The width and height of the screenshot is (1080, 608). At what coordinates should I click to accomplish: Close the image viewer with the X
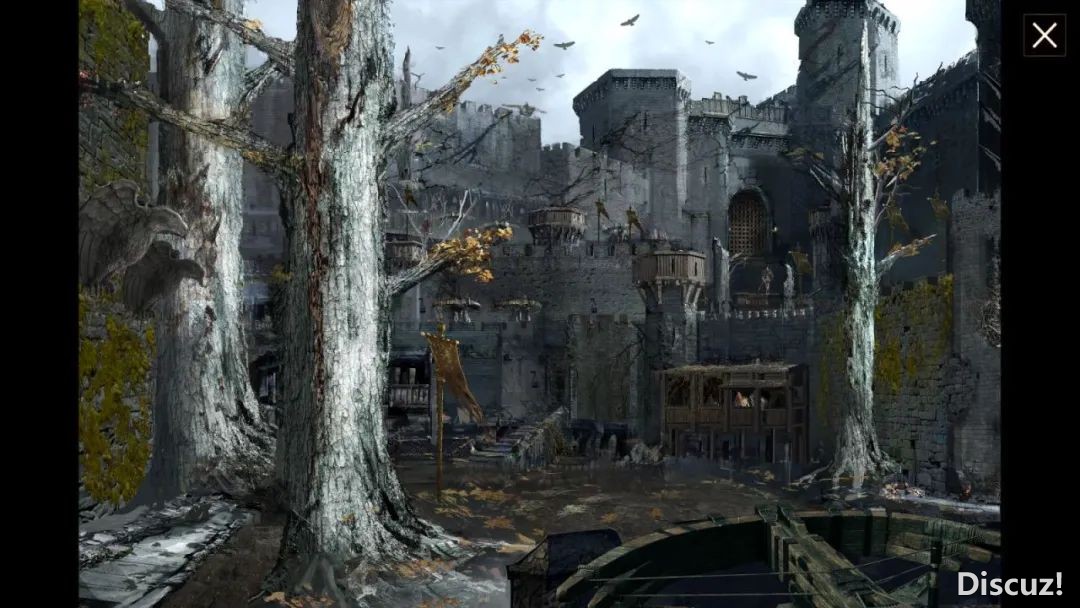(x=1044, y=36)
